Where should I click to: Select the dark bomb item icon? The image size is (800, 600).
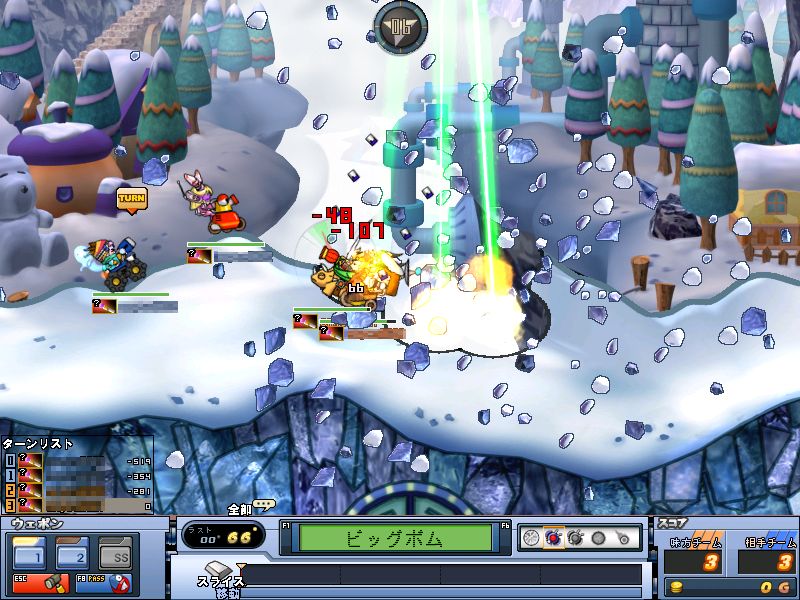click(575, 537)
